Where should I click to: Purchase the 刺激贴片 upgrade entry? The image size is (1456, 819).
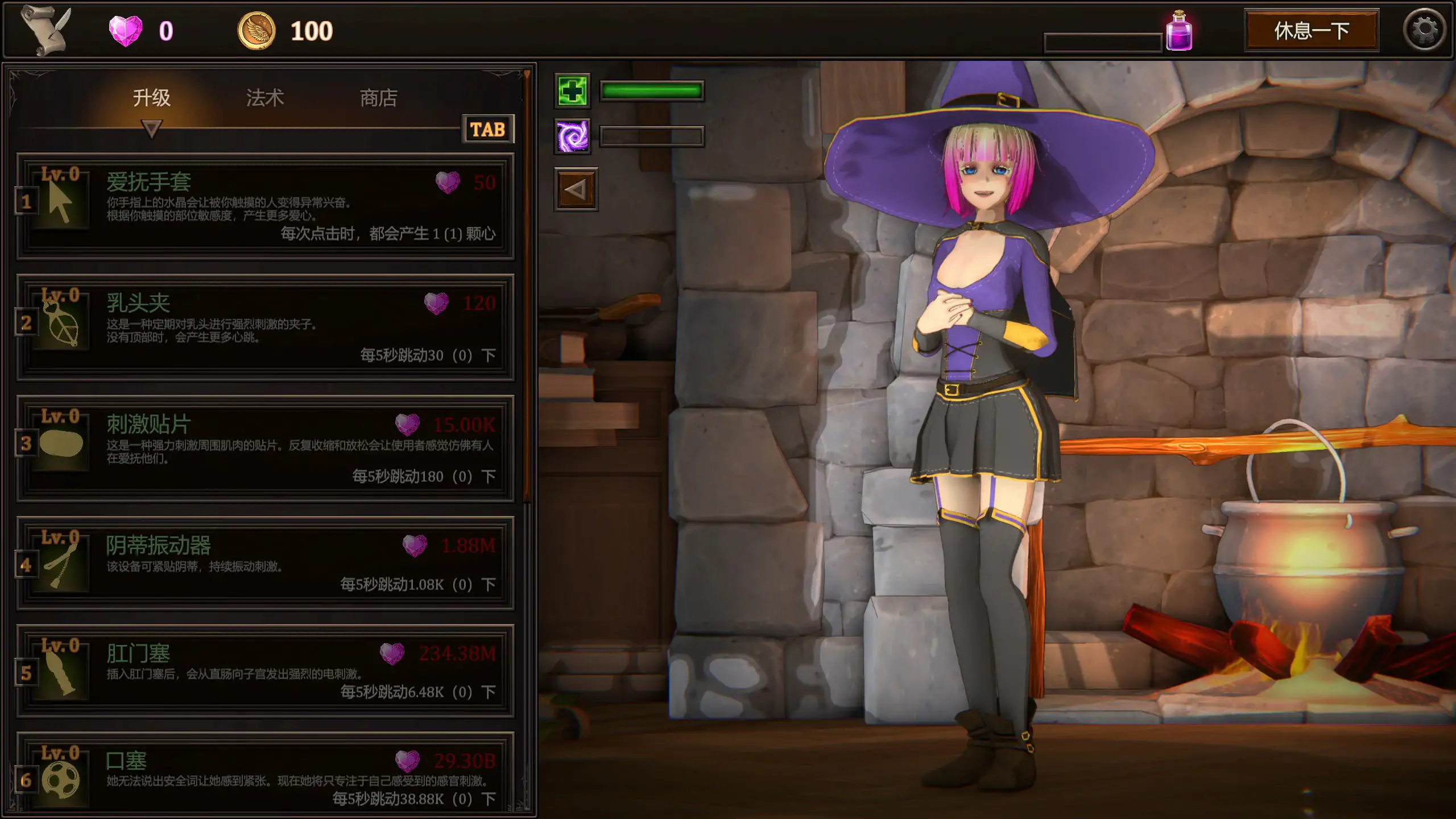[267, 447]
